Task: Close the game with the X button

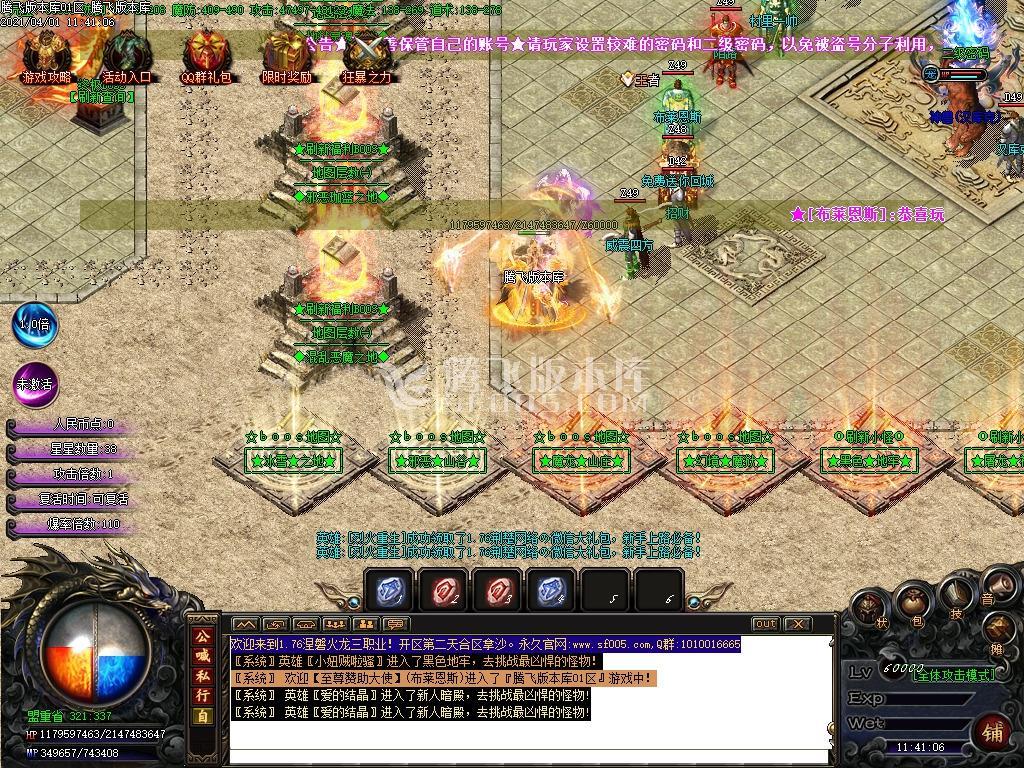Action: pyautogui.click(x=797, y=624)
